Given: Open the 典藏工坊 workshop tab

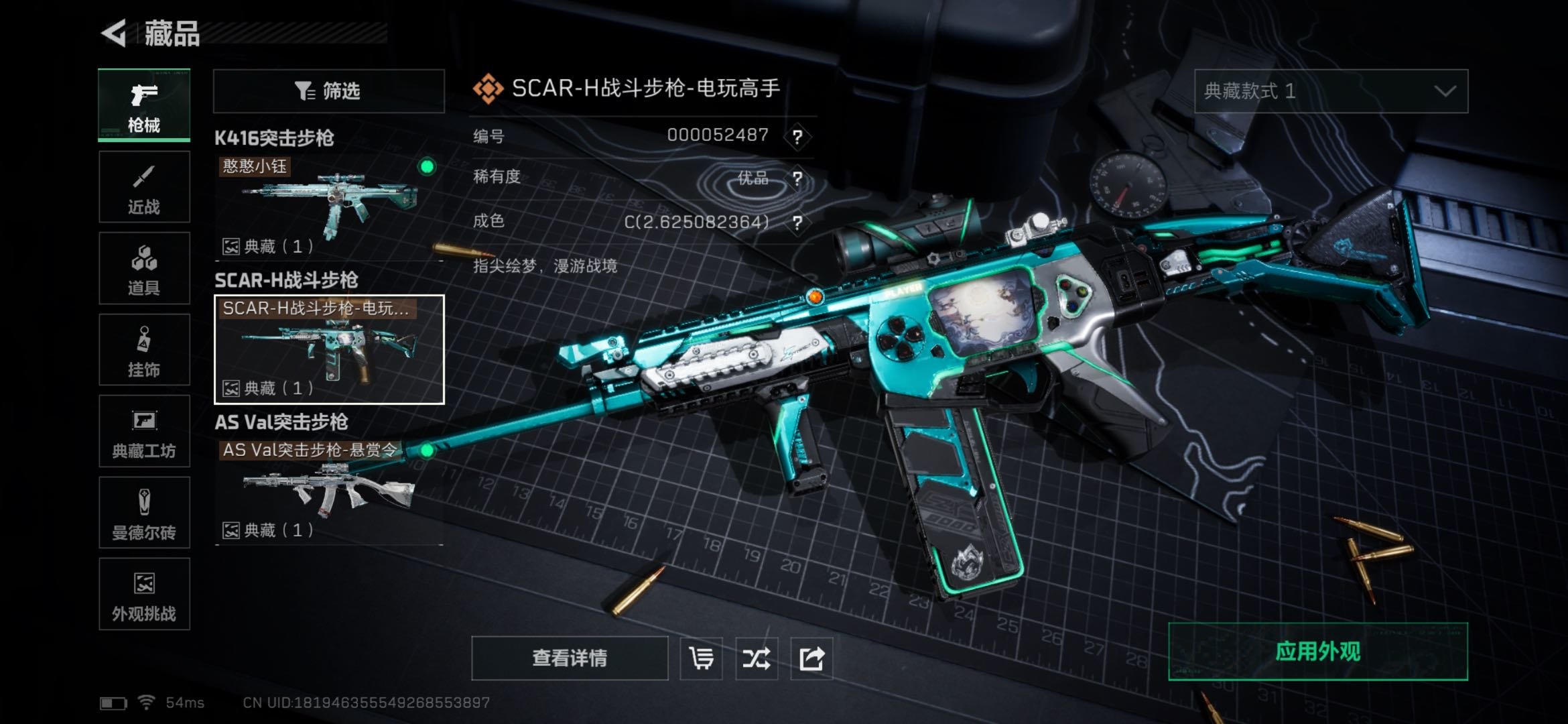Looking at the screenshot, I should click(x=144, y=431).
